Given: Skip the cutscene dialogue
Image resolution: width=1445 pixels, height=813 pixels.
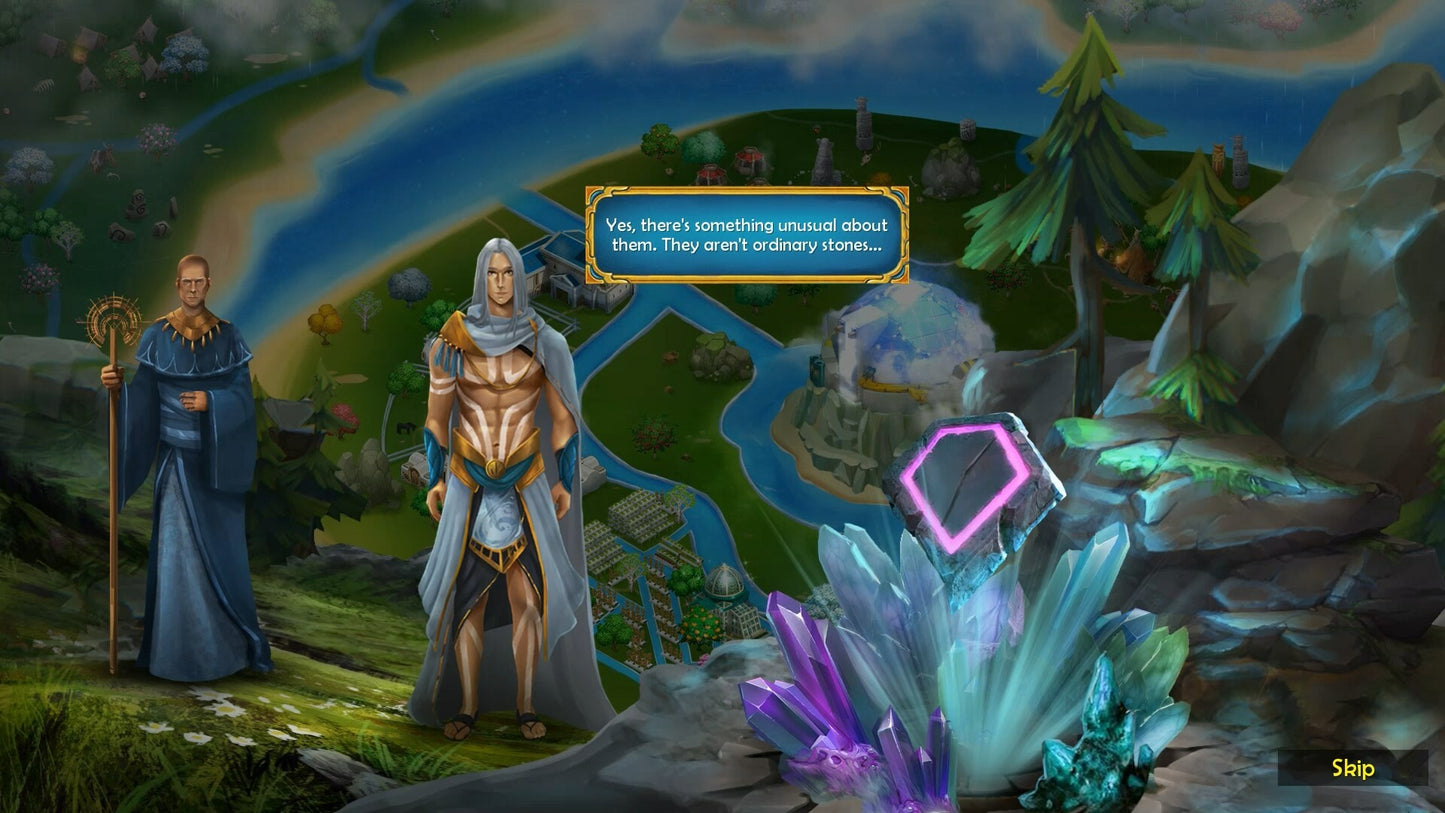Looking at the screenshot, I should [x=1352, y=768].
